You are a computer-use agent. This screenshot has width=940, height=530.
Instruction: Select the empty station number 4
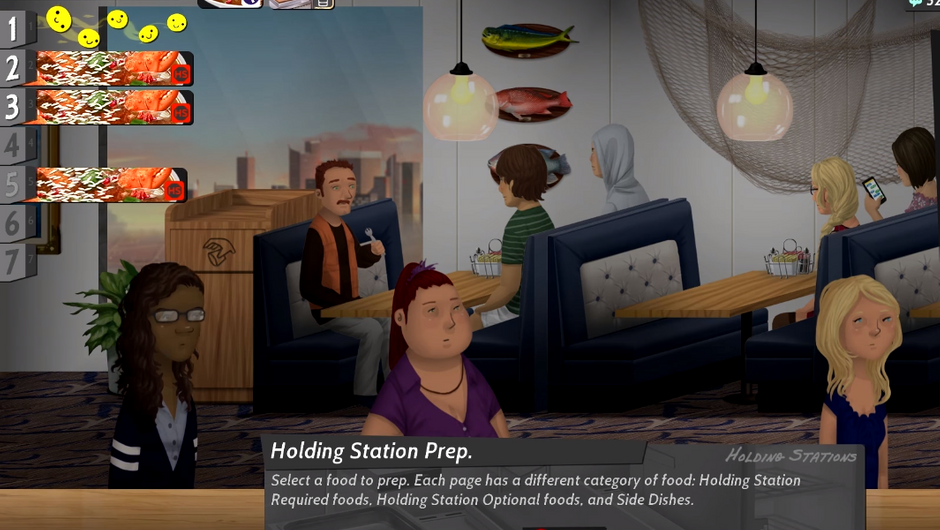[x=15, y=146]
